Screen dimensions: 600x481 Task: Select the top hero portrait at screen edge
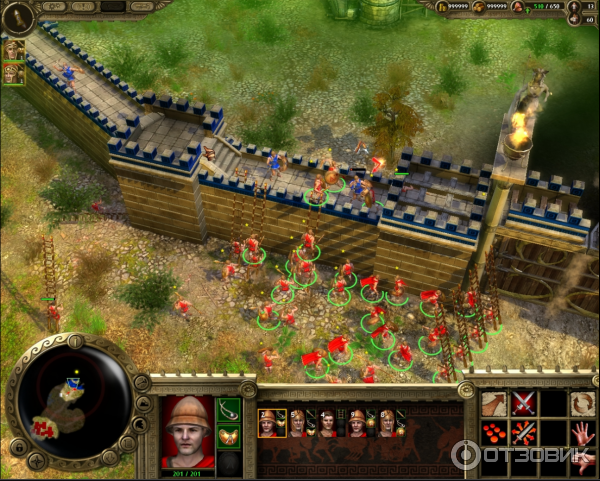coord(14,48)
